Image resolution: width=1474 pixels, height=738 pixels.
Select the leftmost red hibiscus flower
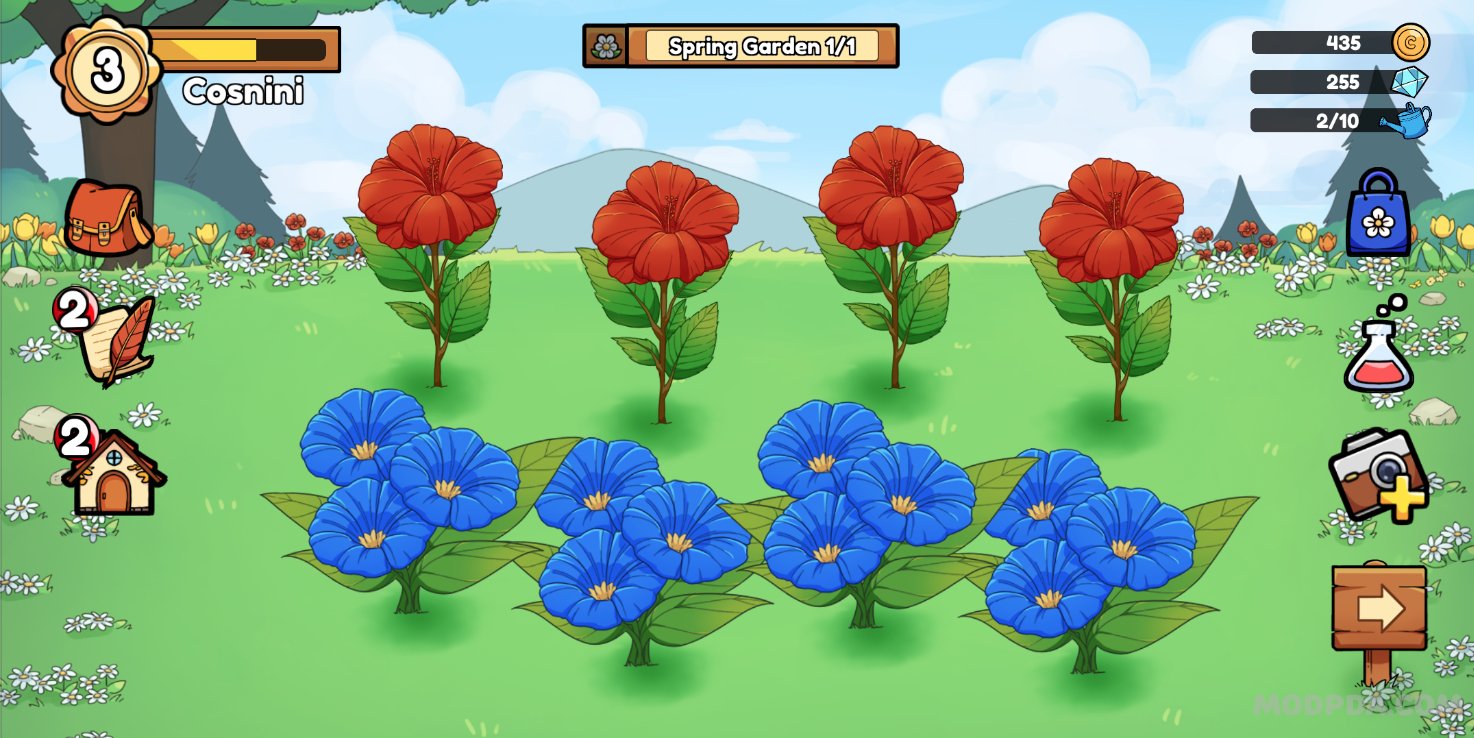pyautogui.click(x=428, y=185)
